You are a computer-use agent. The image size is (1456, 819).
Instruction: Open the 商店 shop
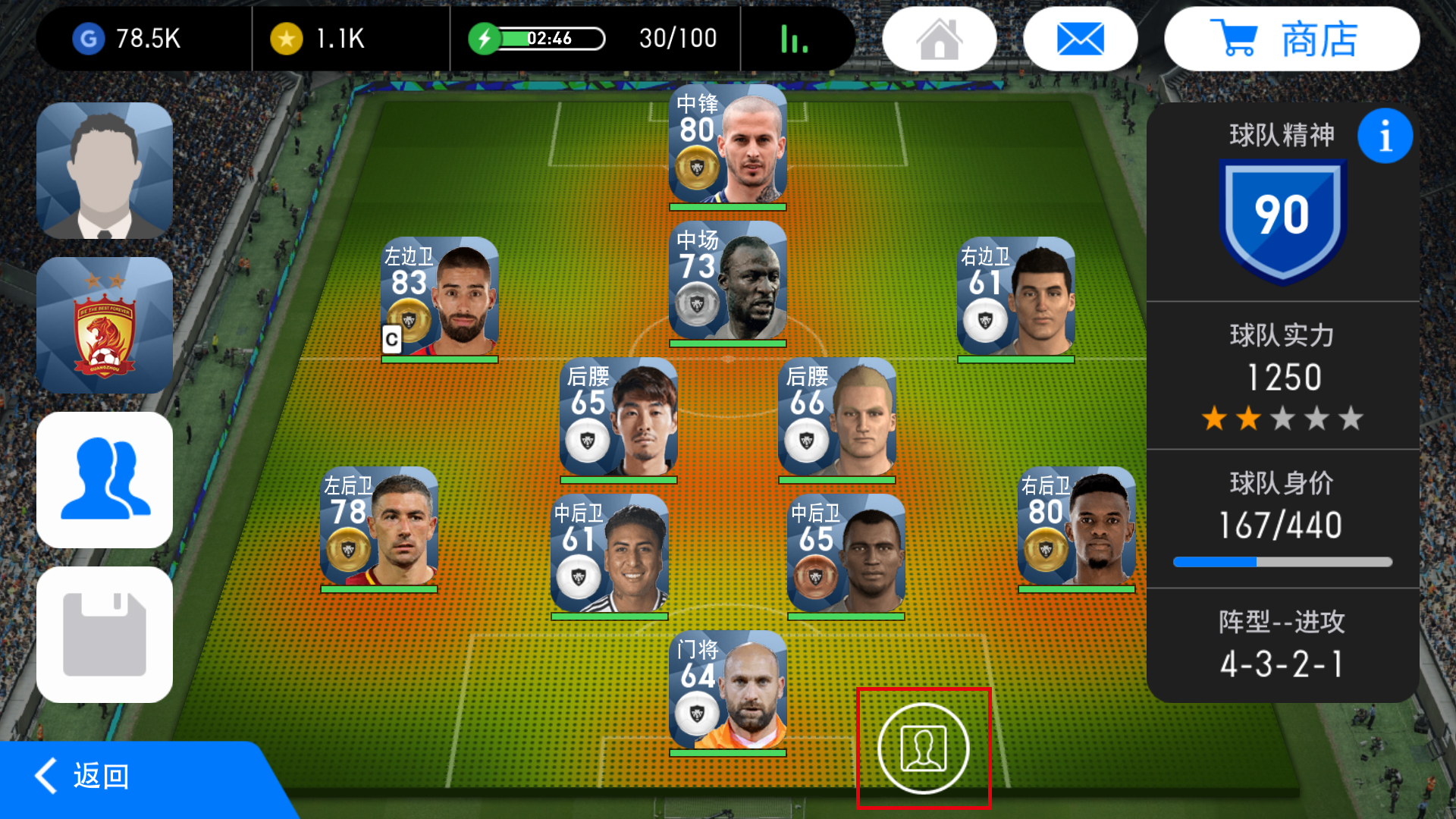tap(1291, 39)
